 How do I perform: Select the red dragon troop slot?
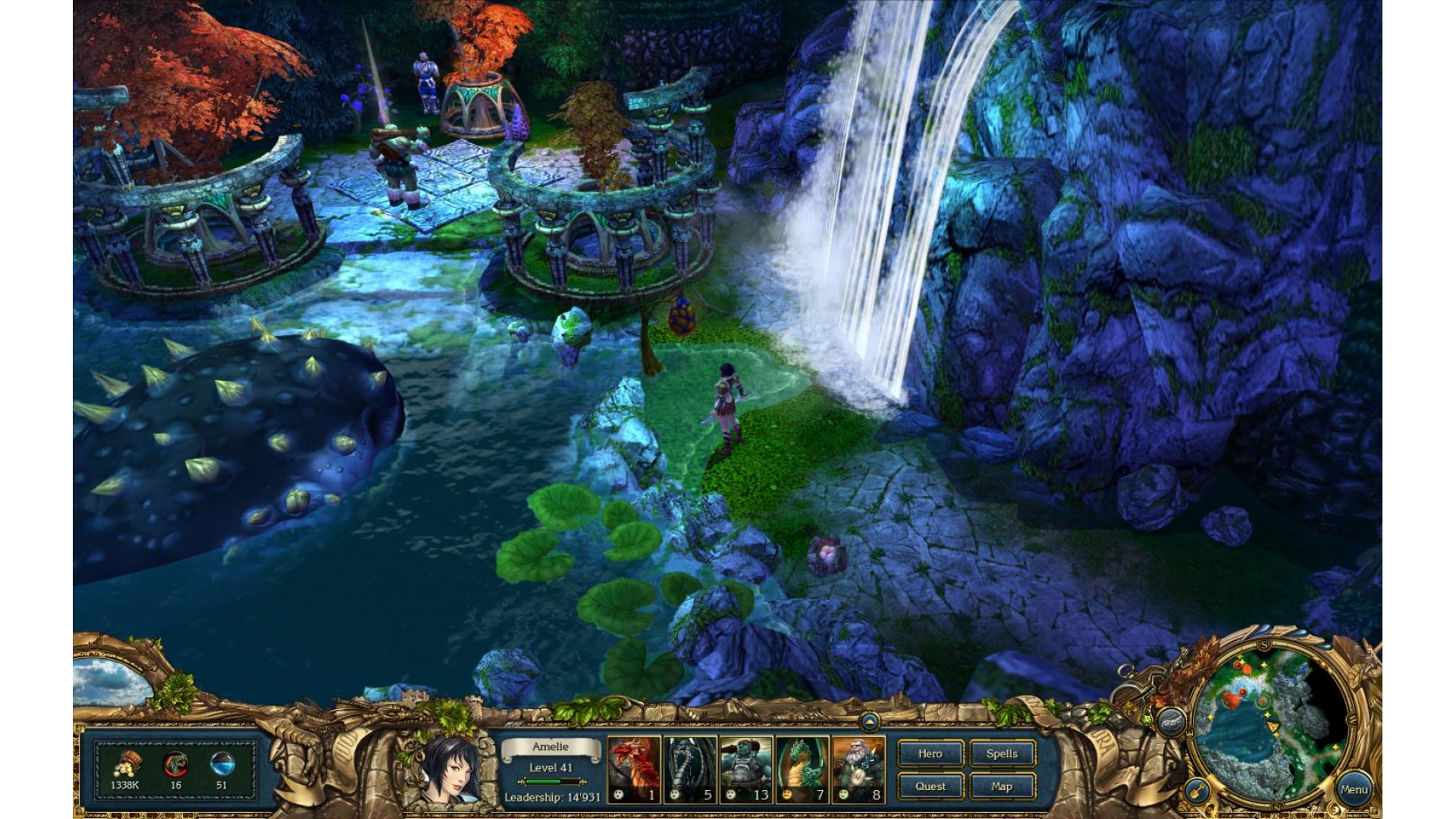[x=634, y=769]
